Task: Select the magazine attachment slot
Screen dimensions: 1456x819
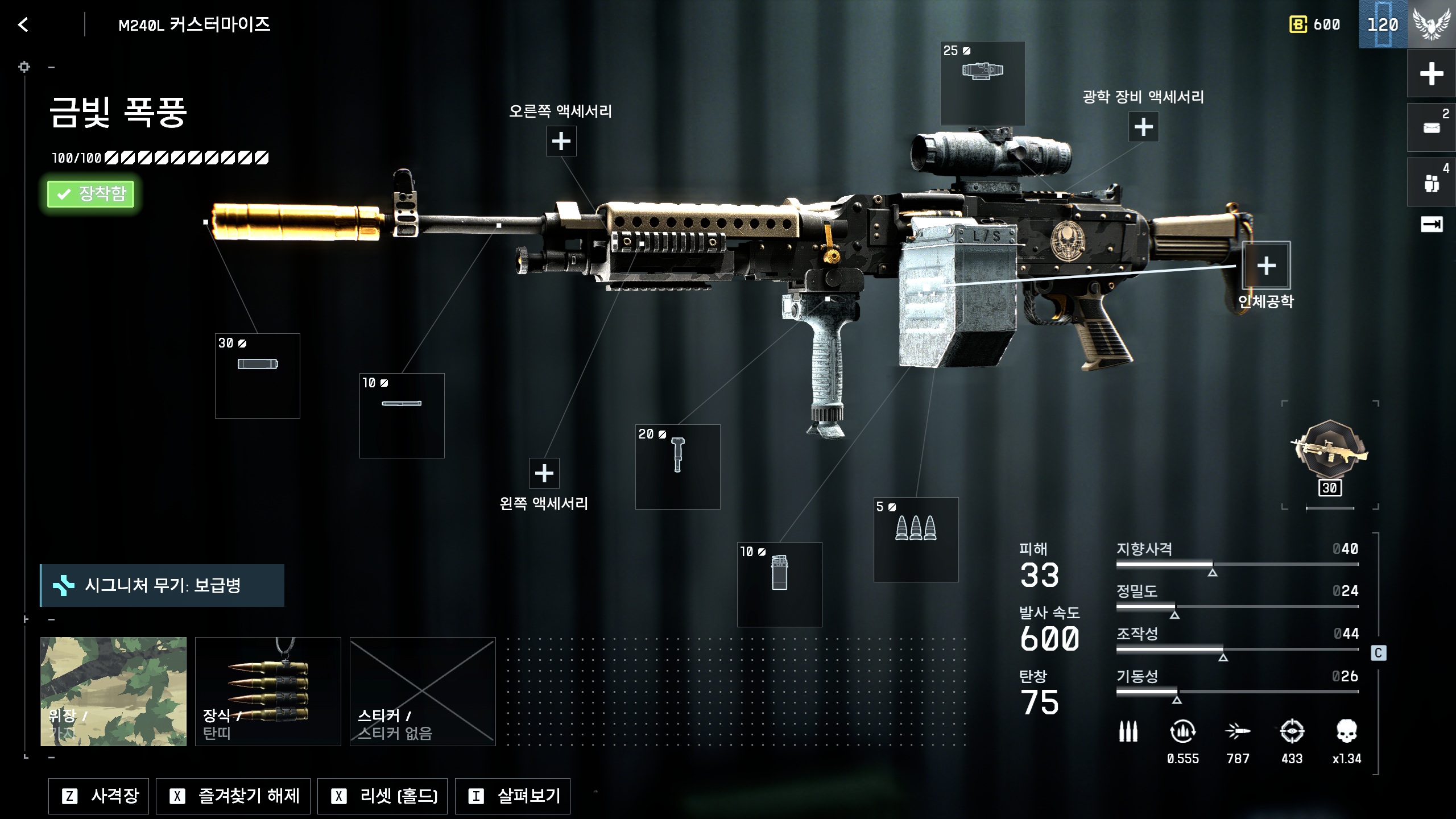Action: point(779,584)
